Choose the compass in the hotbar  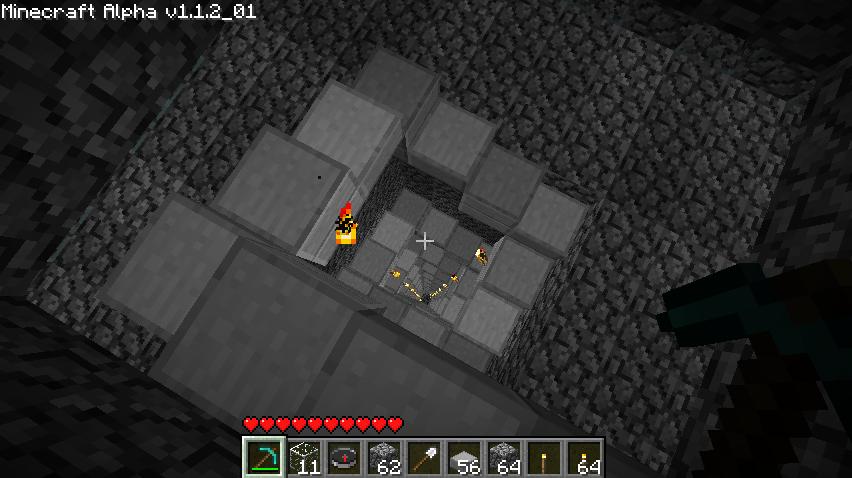click(x=343, y=458)
